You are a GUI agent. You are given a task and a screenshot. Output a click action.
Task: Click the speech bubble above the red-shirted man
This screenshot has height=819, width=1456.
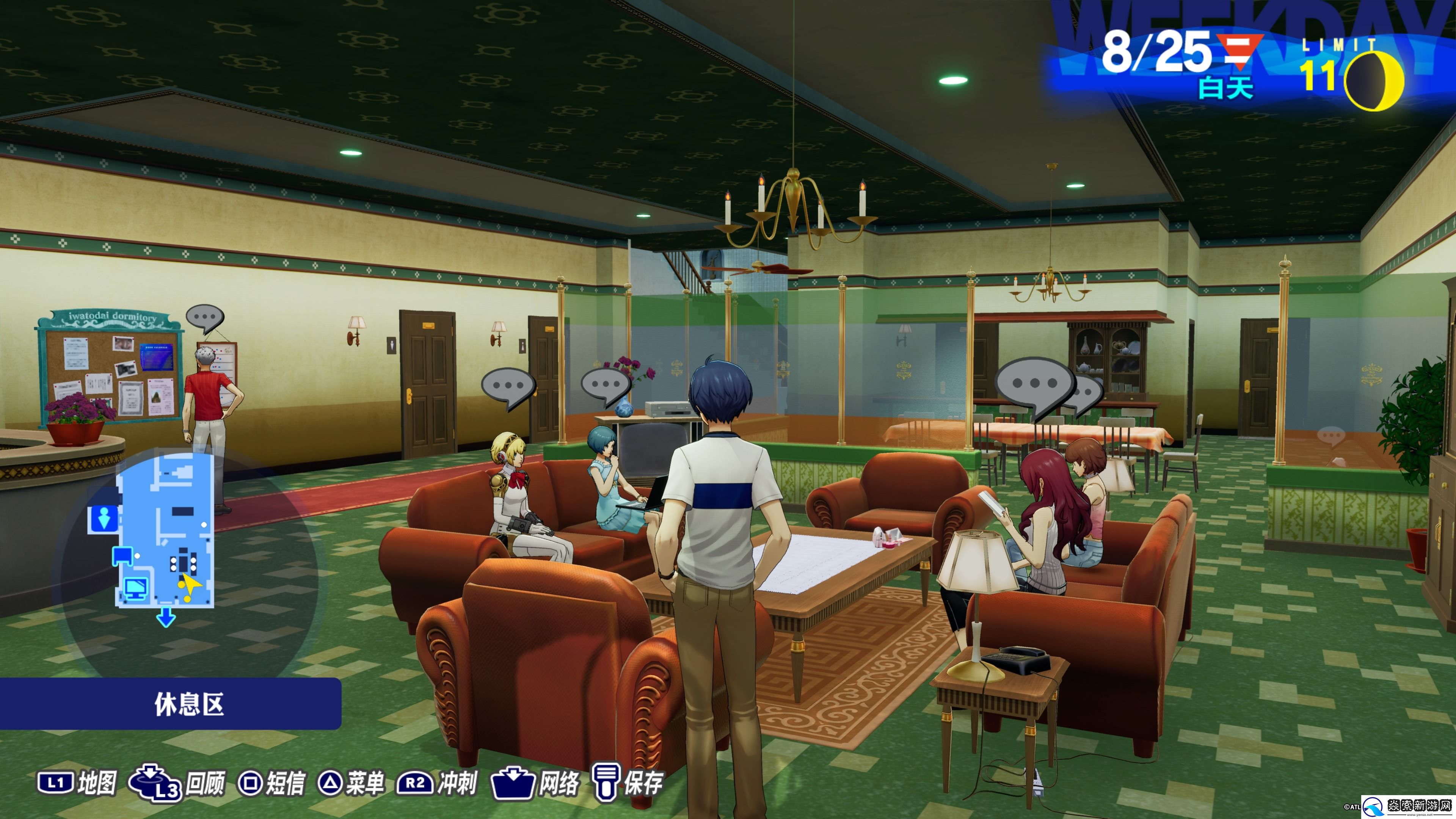pos(205,318)
